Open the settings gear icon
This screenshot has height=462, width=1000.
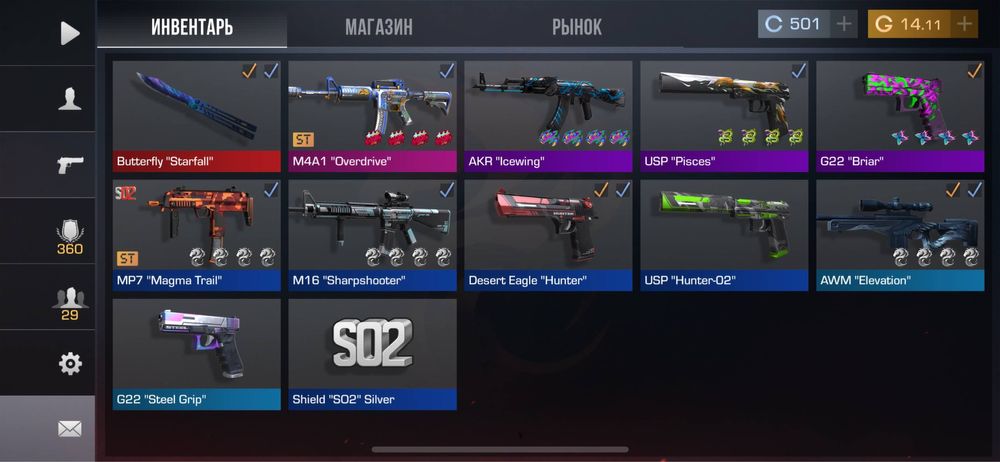pos(69,363)
